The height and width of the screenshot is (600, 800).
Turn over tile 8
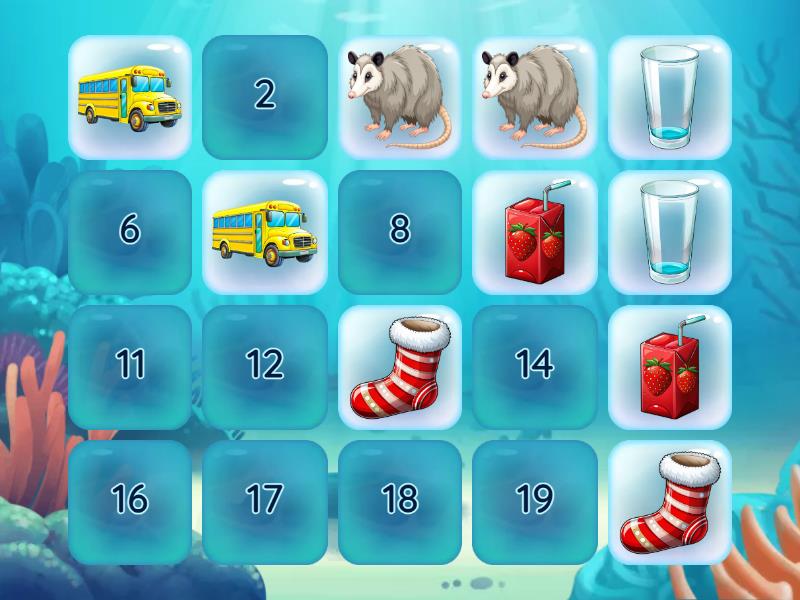(x=400, y=232)
